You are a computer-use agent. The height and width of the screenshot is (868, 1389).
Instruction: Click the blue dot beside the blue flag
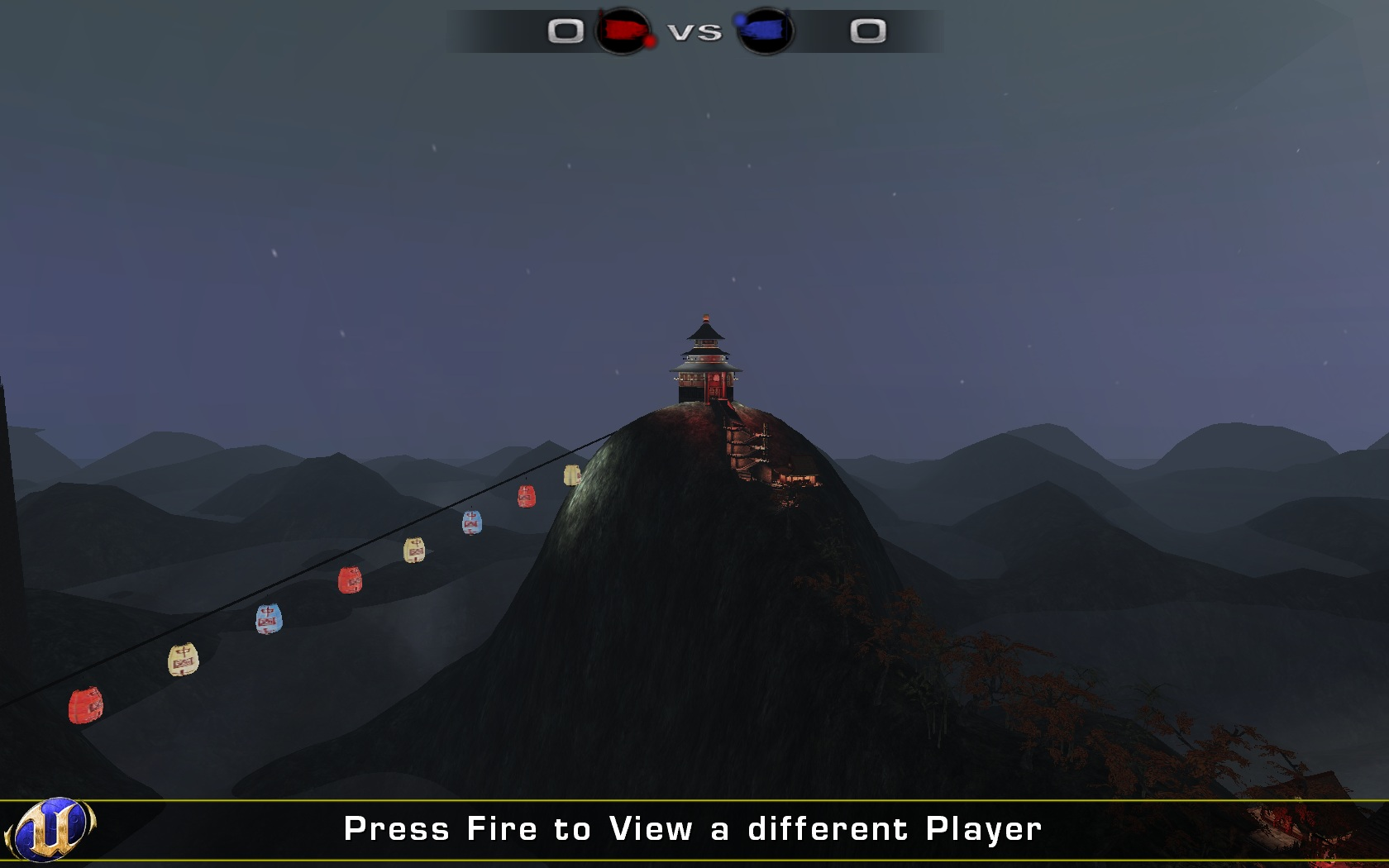739,21
